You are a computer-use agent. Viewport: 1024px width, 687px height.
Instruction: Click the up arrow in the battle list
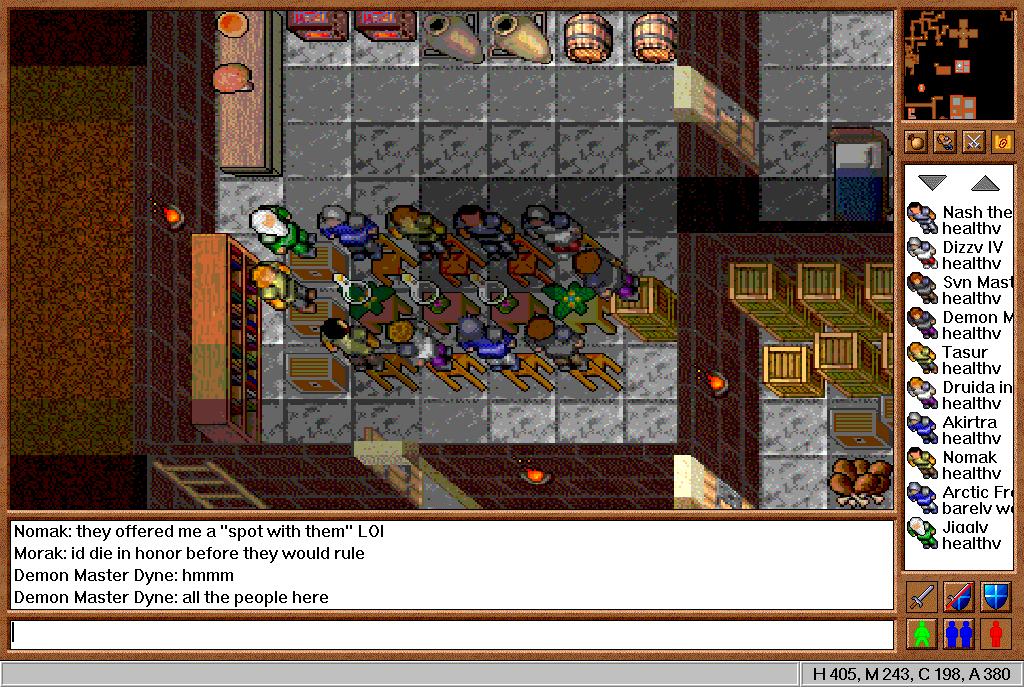pyautogui.click(x=985, y=183)
